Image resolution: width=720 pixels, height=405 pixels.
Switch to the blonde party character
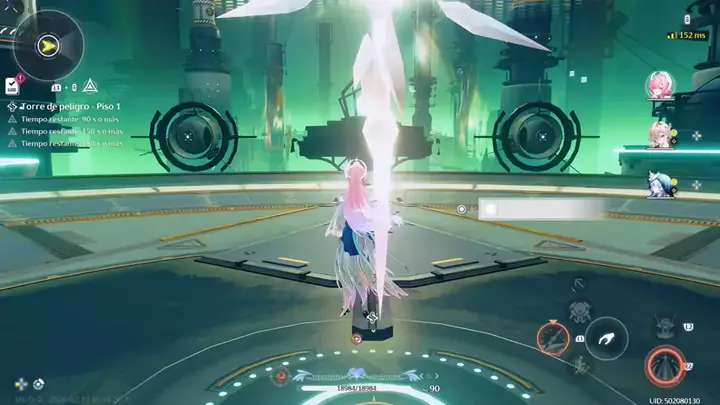click(x=659, y=133)
